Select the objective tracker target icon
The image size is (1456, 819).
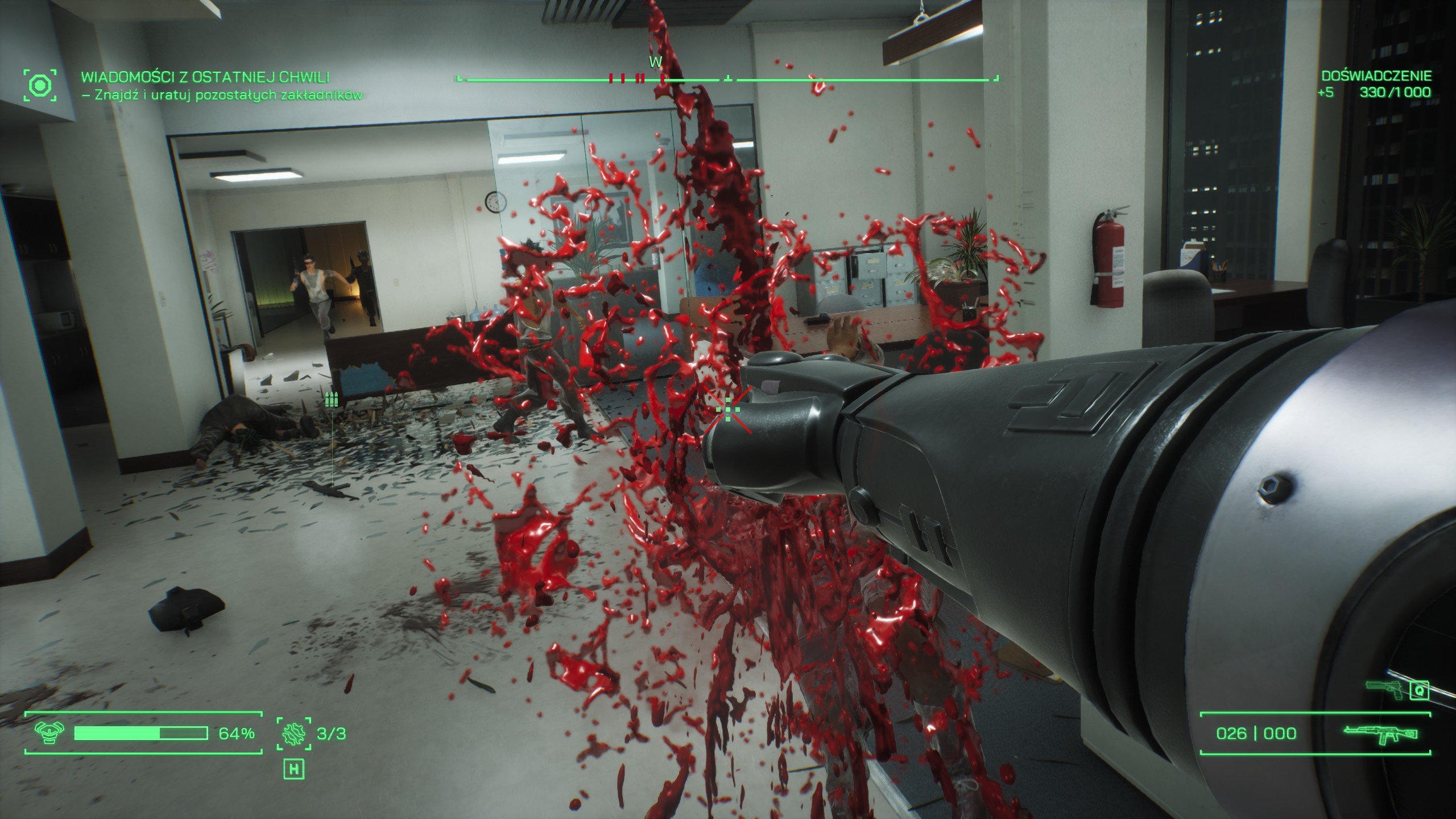(x=40, y=86)
